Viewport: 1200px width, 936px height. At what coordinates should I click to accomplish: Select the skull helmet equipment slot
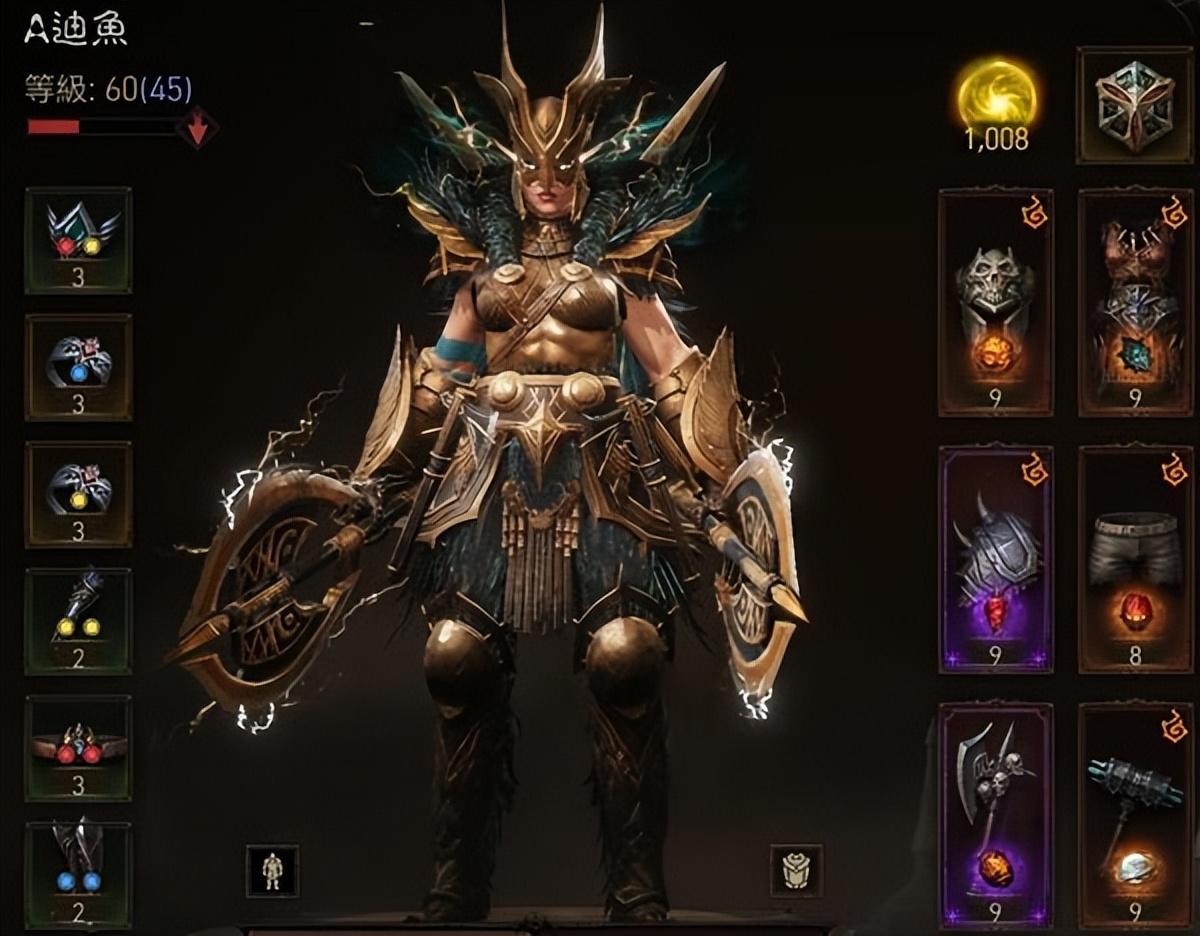pyautogui.click(x=995, y=302)
